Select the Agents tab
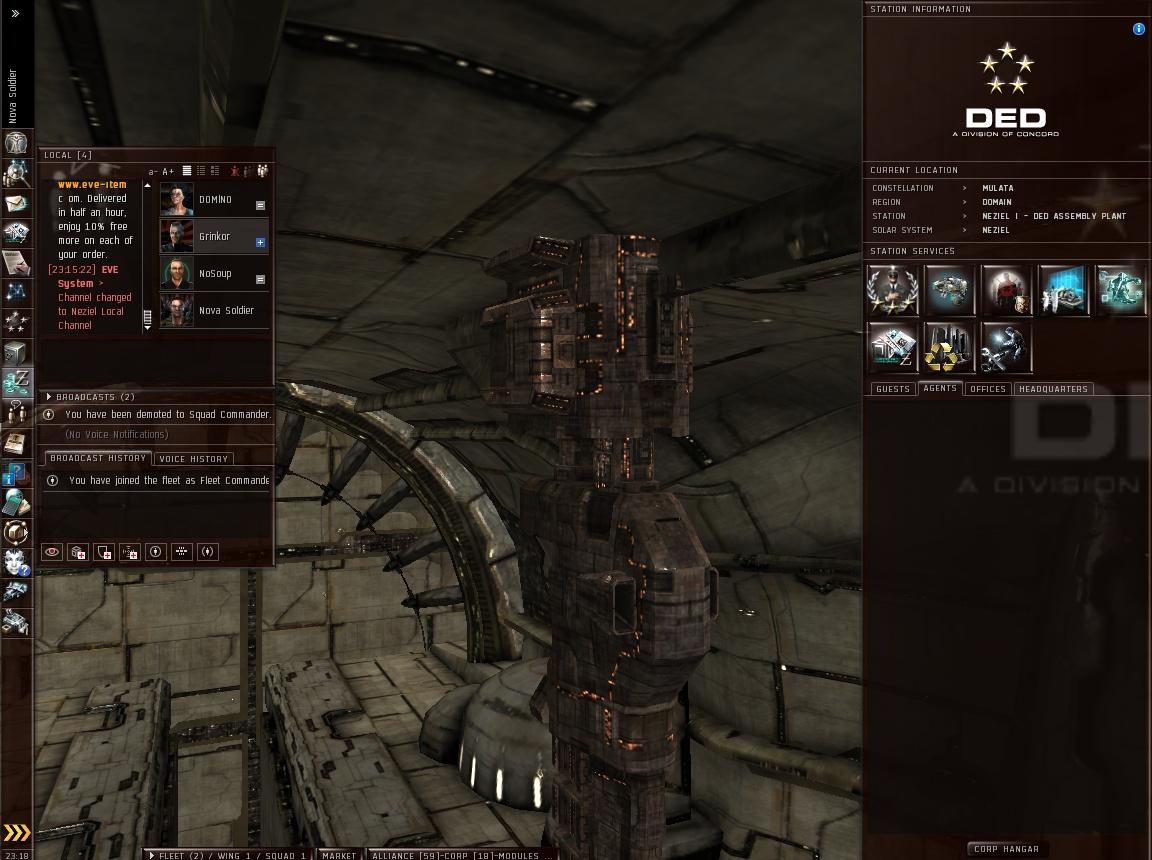The height and width of the screenshot is (860, 1152). 940,388
